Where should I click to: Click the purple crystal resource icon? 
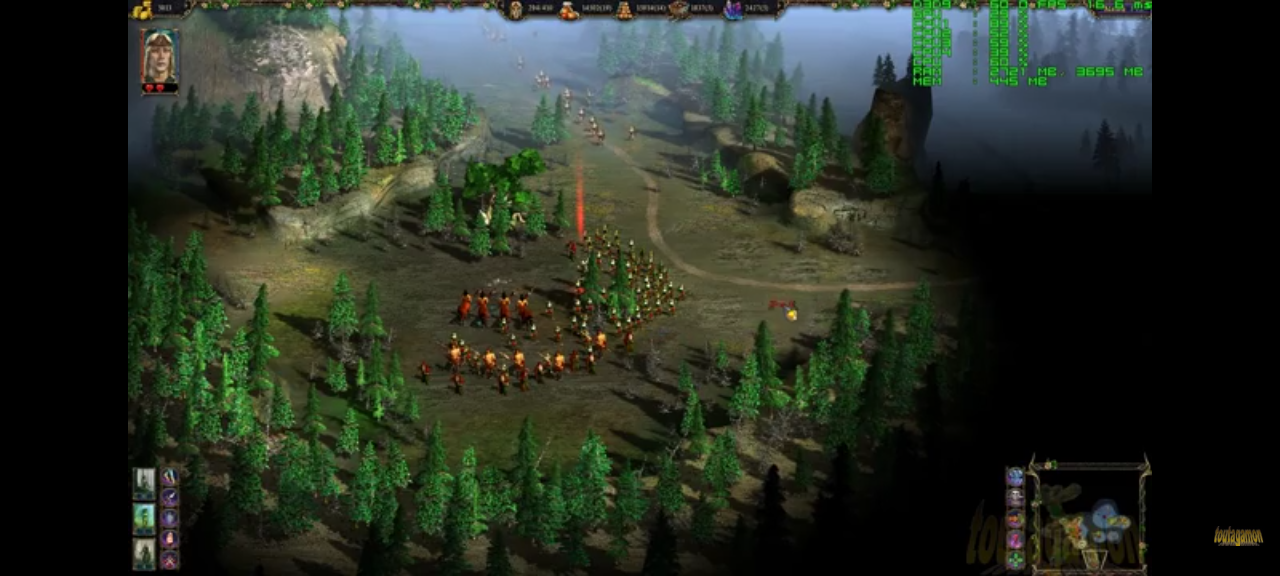tap(733, 10)
